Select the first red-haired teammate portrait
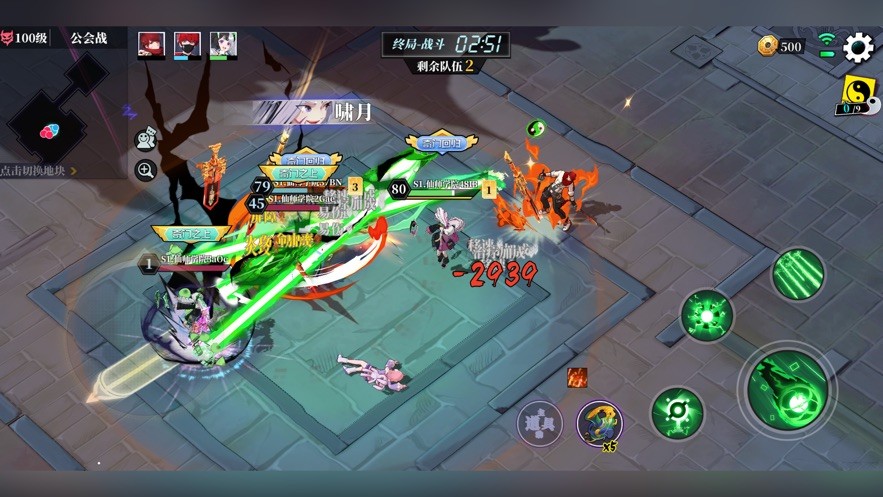 (x=151, y=44)
